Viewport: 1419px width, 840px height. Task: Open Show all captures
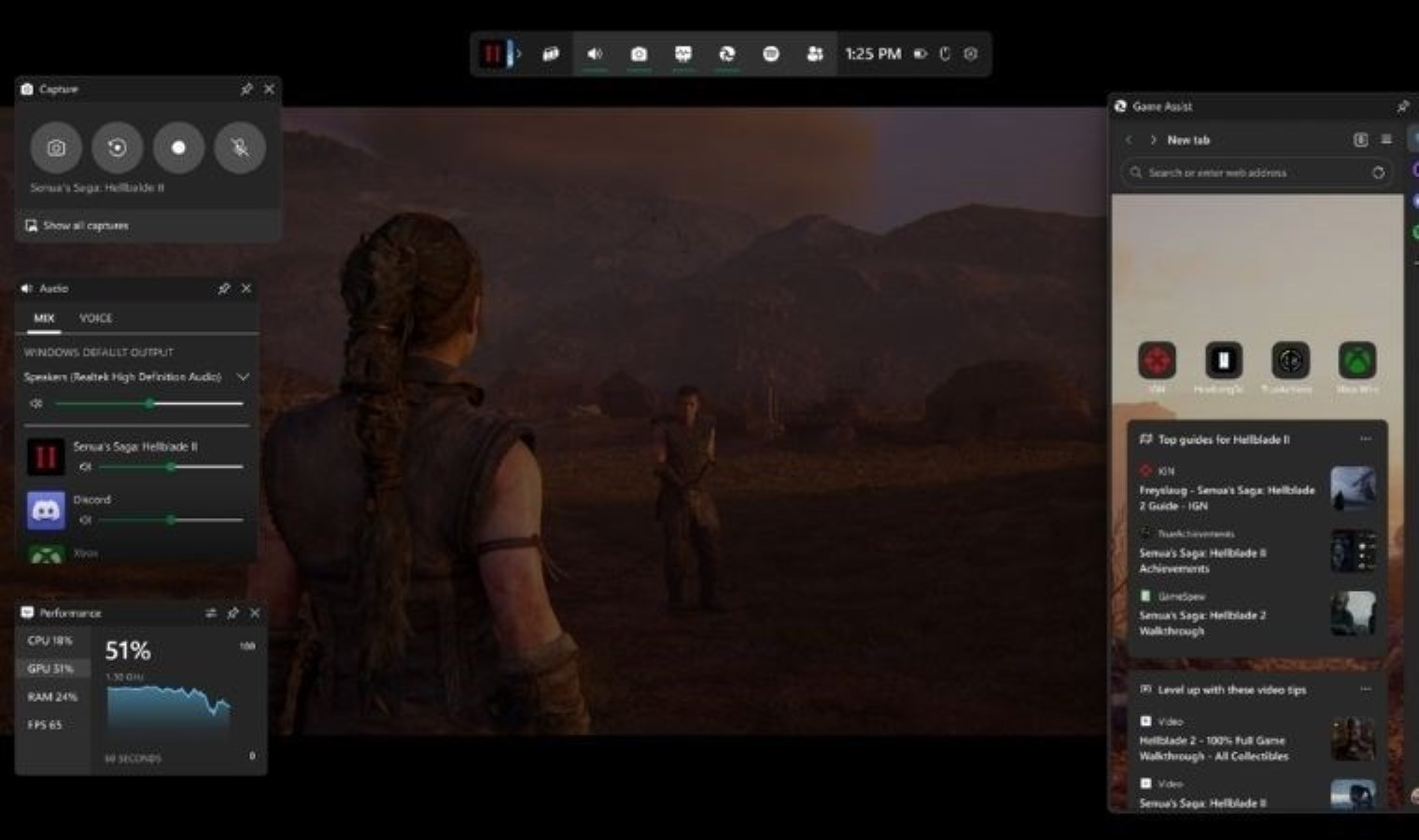coord(85,226)
